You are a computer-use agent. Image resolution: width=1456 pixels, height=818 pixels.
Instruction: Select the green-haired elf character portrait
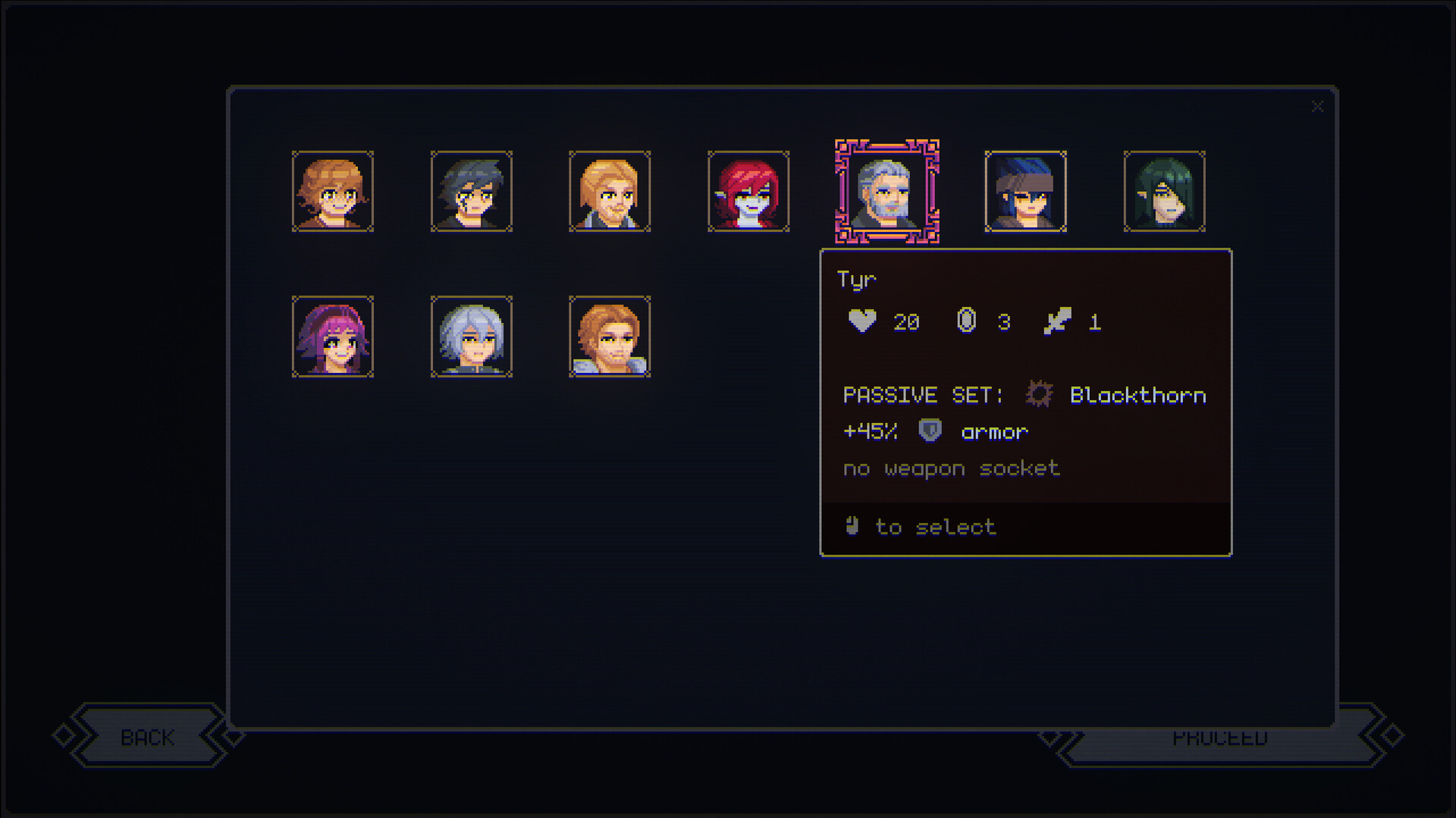click(x=1164, y=192)
